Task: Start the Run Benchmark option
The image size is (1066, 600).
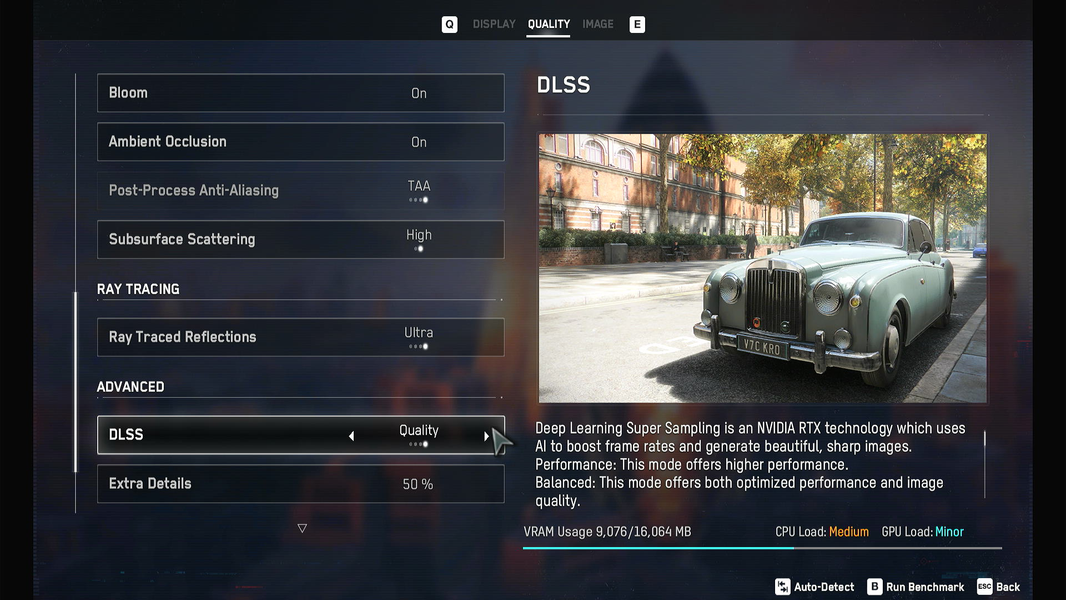Action: 916,587
